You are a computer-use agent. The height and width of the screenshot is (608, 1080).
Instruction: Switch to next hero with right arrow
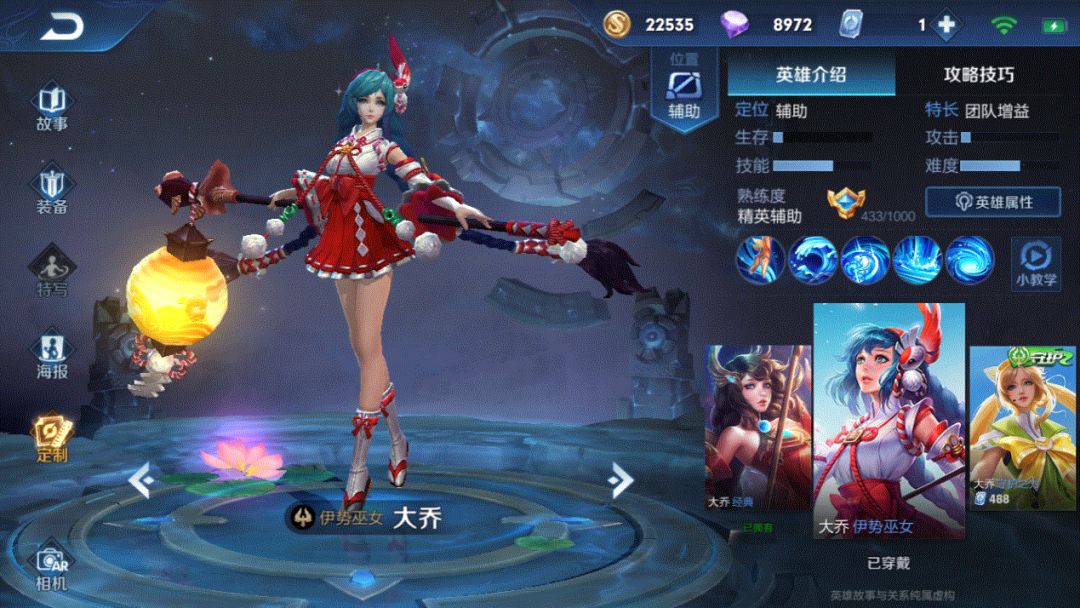click(621, 480)
